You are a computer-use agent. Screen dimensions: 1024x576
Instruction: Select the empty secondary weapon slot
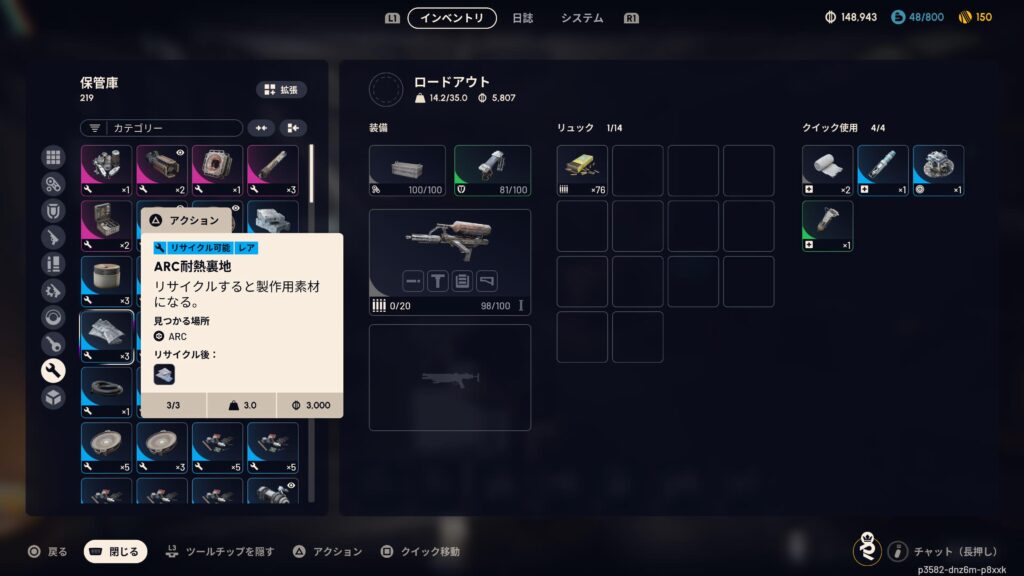pyautogui.click(x=450, y=377)
